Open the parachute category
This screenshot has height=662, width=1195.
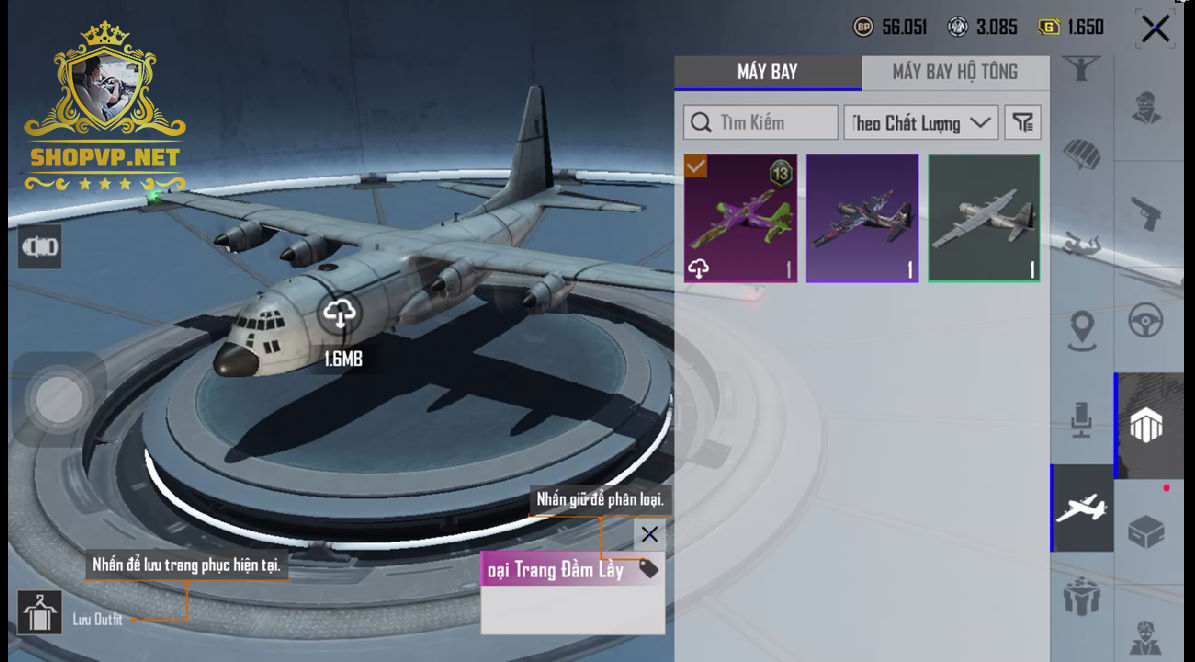pos(1081,155)
